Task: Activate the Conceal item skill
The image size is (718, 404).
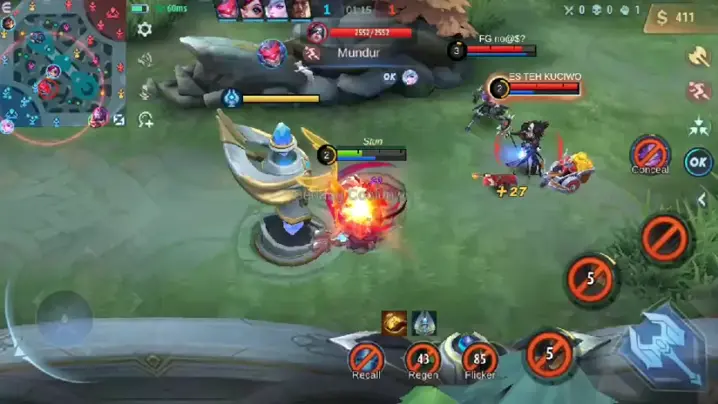Action: [x=650, y=155]
